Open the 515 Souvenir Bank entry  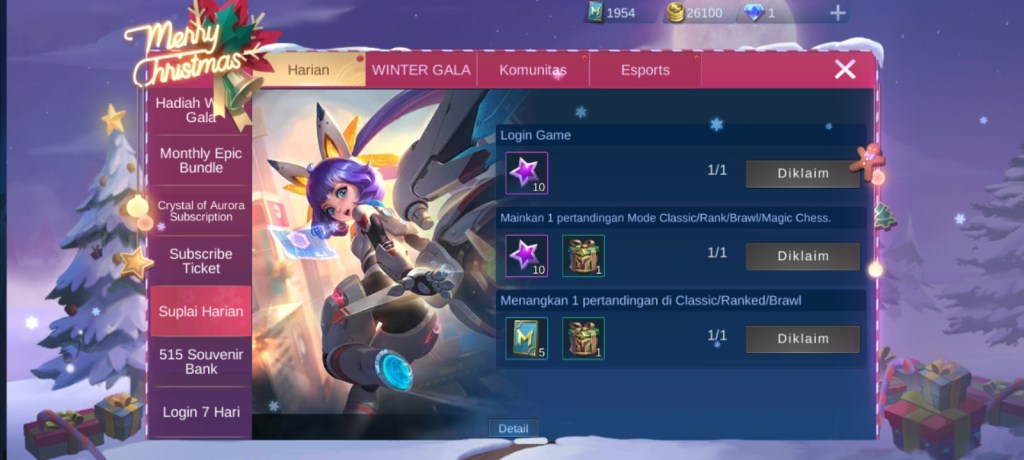pyautogui.click(x=200, y=361)
